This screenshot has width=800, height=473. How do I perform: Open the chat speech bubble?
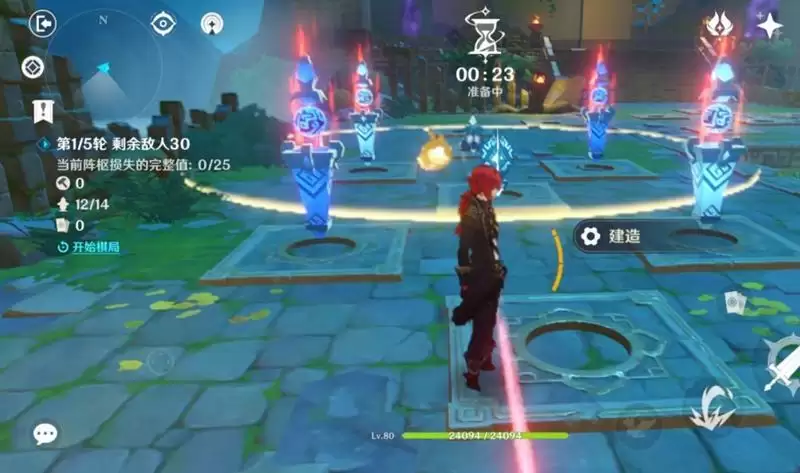[45, 433]
